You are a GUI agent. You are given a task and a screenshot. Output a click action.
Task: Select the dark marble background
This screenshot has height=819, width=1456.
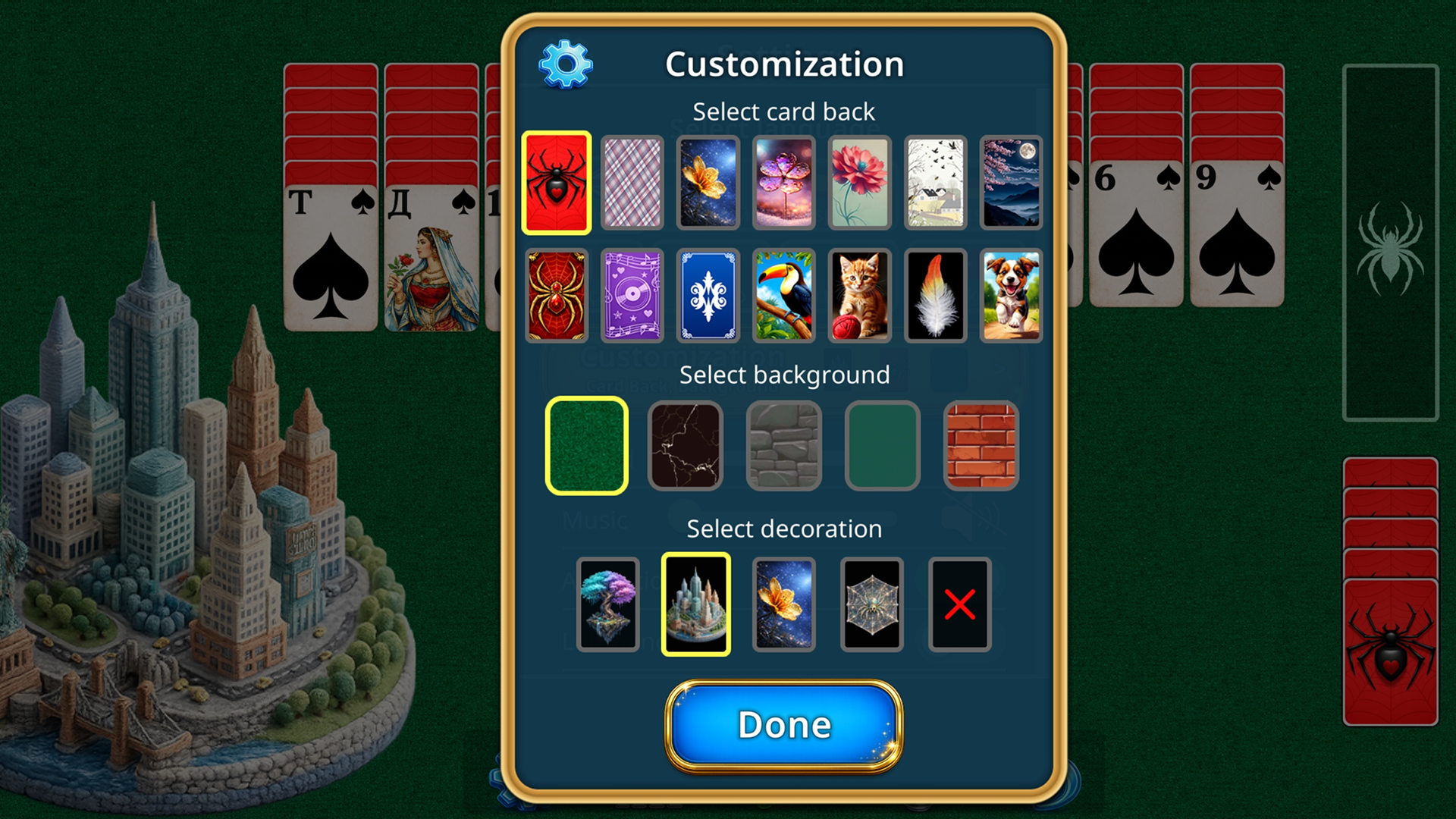coord(685,446)
